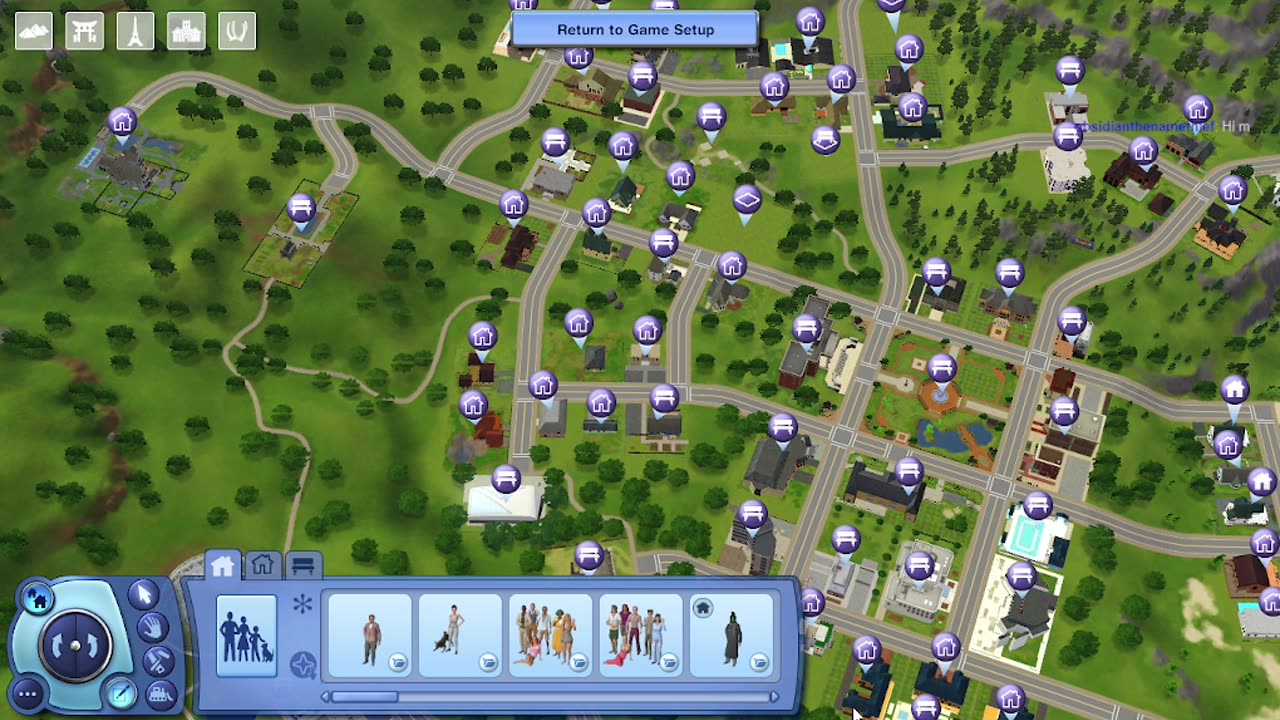Select the arrow cursor tool
1280x720 pixels.
(143, 596)
